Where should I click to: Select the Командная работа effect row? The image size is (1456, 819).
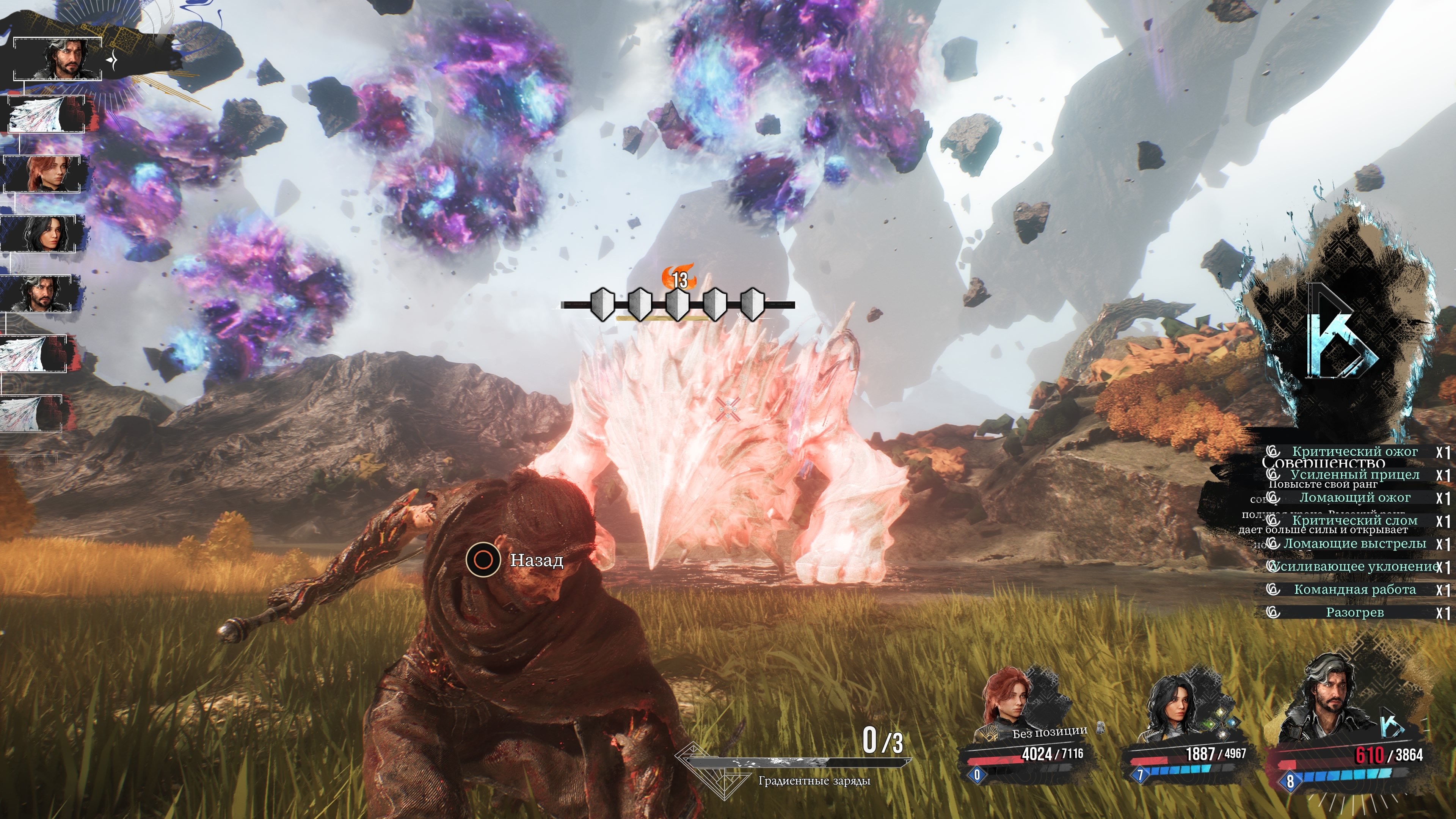click(x=1354, y=590)
